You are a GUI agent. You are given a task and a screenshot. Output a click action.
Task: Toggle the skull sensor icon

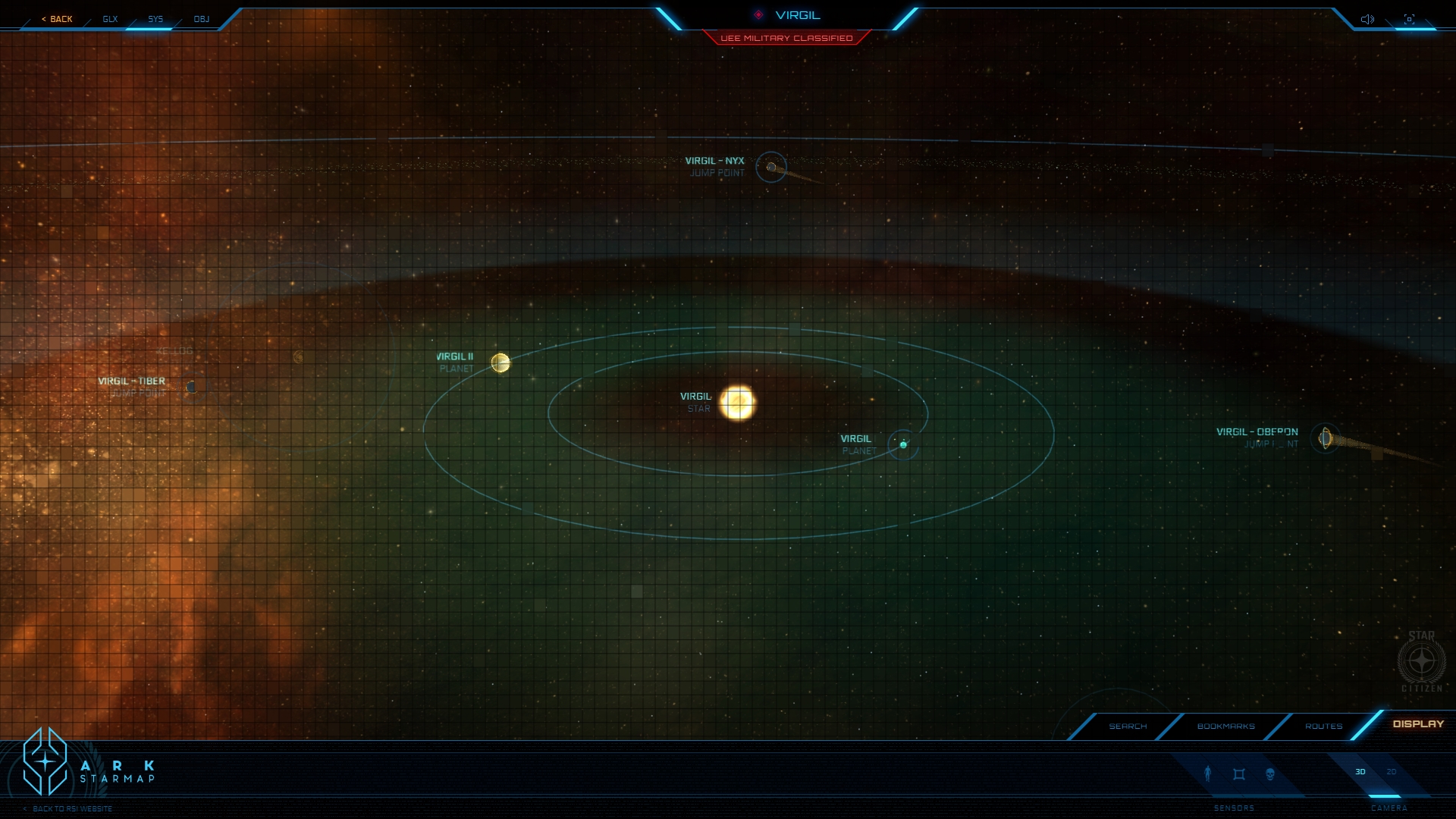(x=1270, y=774)
